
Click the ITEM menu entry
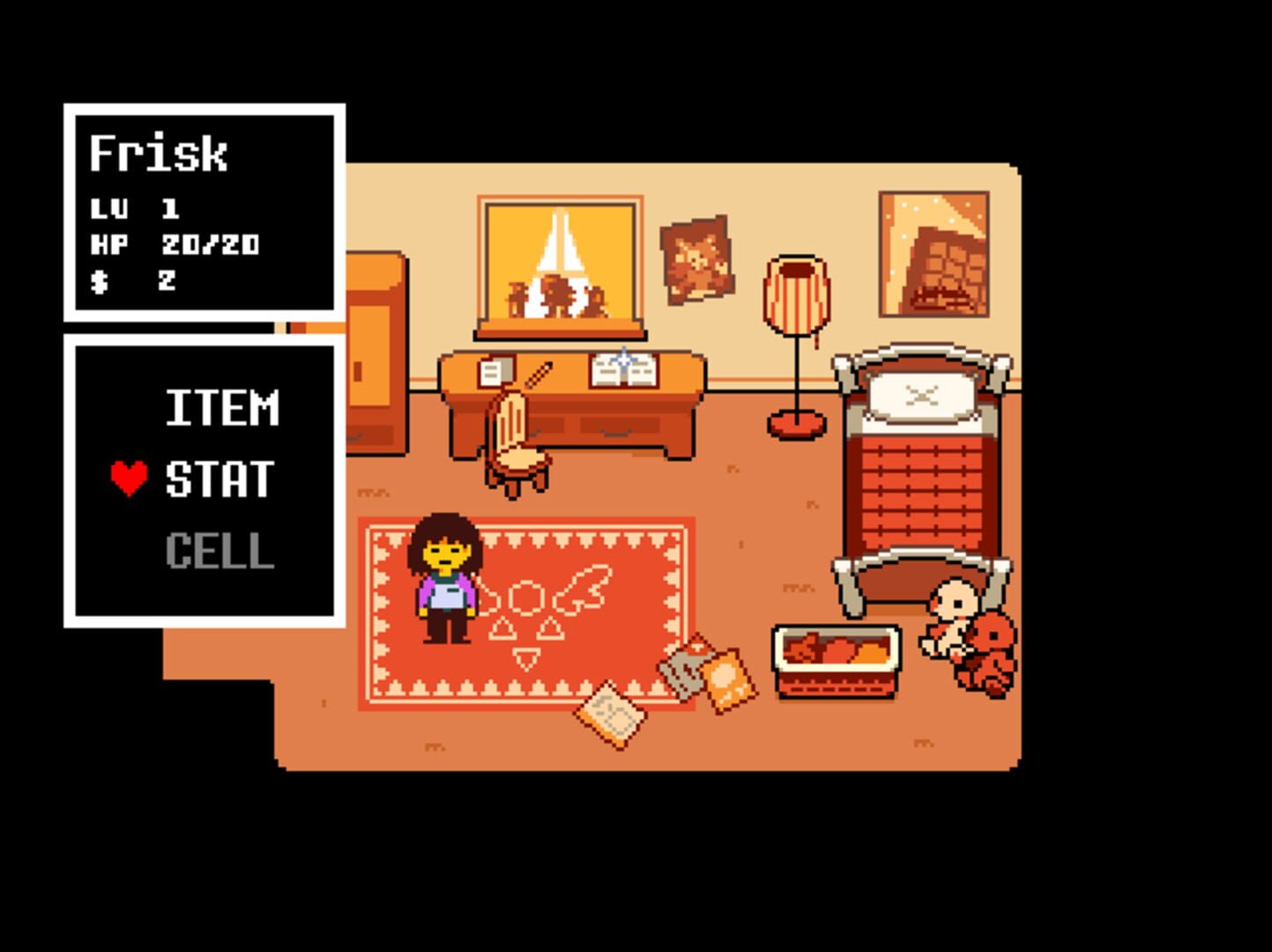[x=220, y=407]
